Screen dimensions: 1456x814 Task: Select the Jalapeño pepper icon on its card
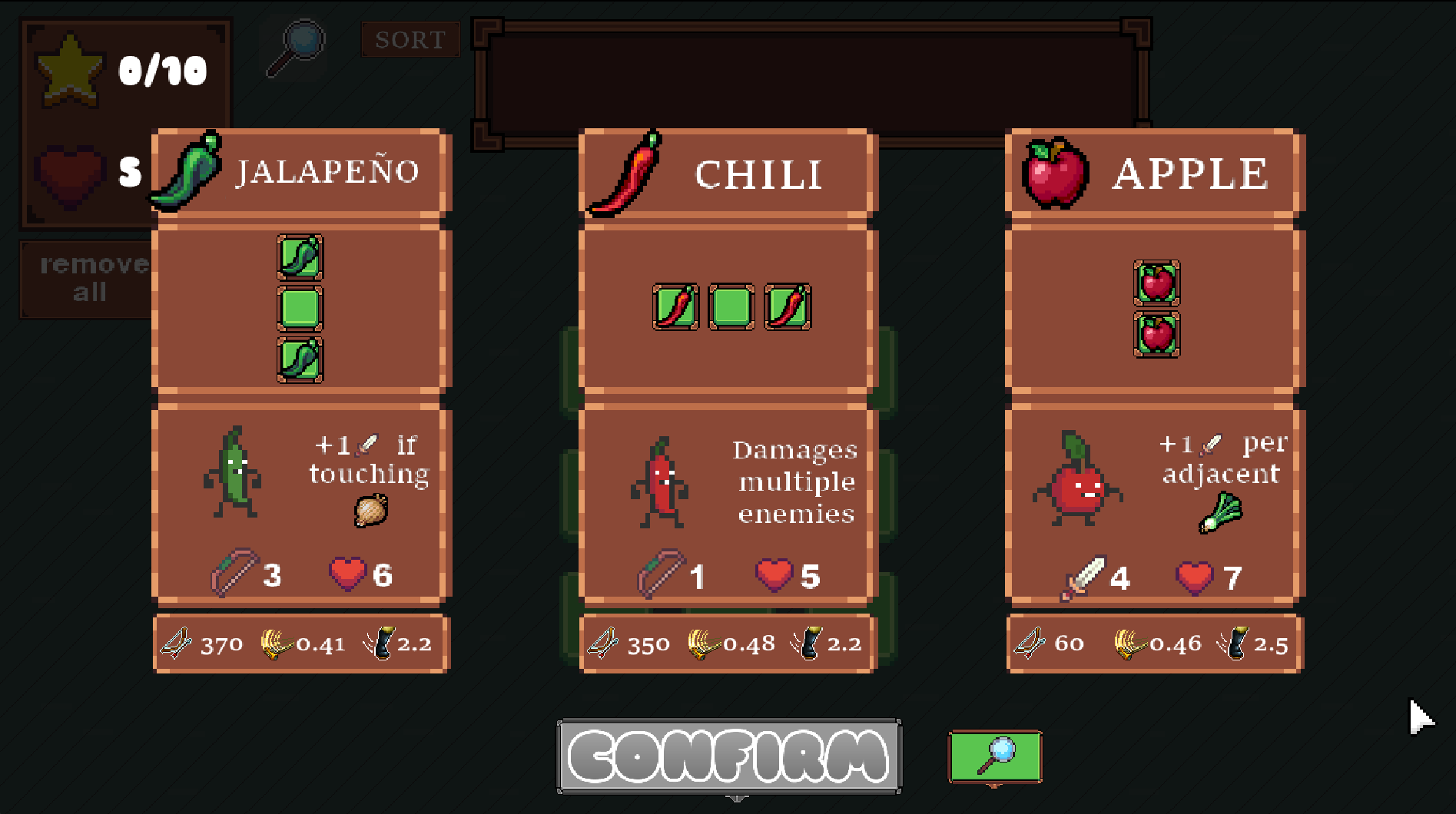point(187,170)
